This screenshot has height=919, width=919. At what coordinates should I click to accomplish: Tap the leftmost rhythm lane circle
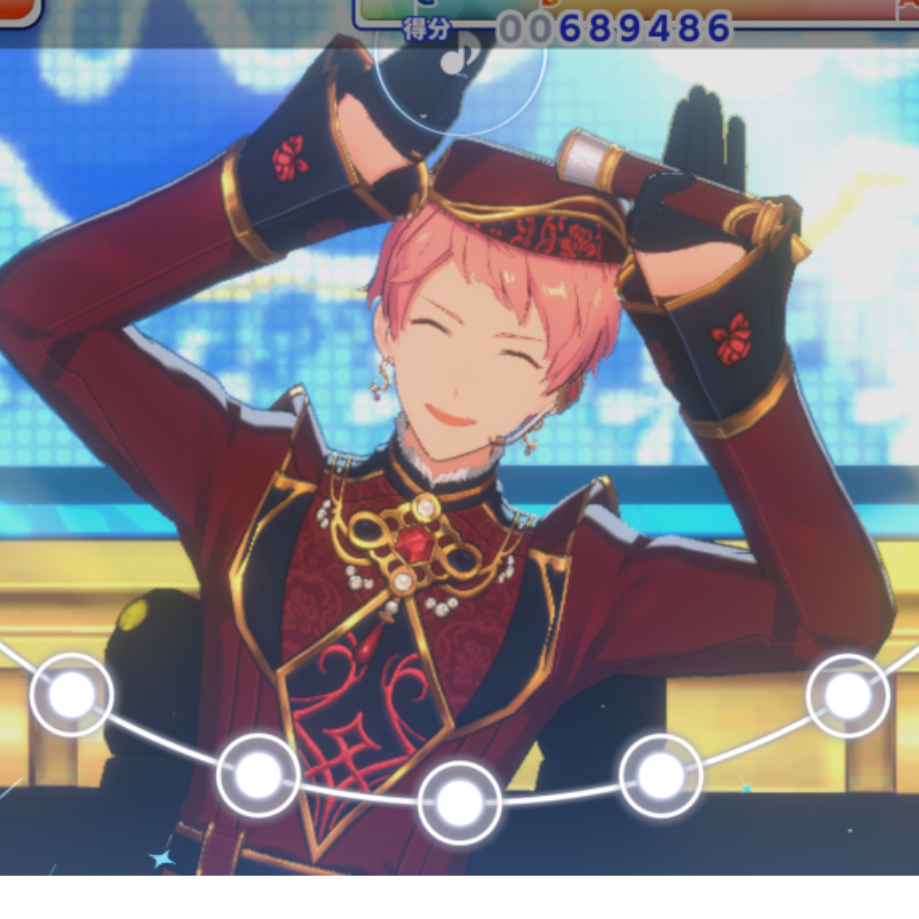pyautogui.click(x=72, y=695)
